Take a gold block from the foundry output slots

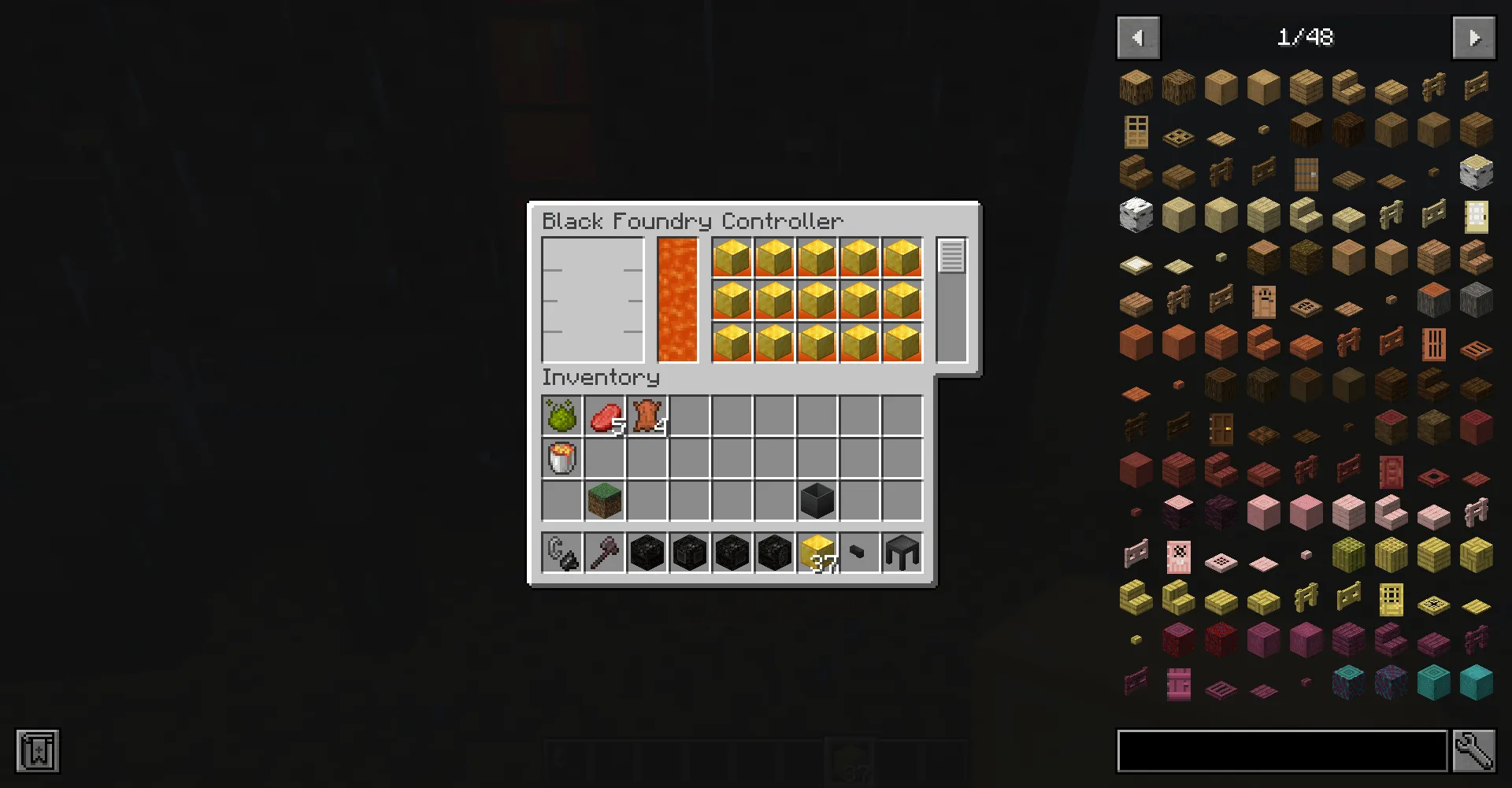[x=732, y=256]
